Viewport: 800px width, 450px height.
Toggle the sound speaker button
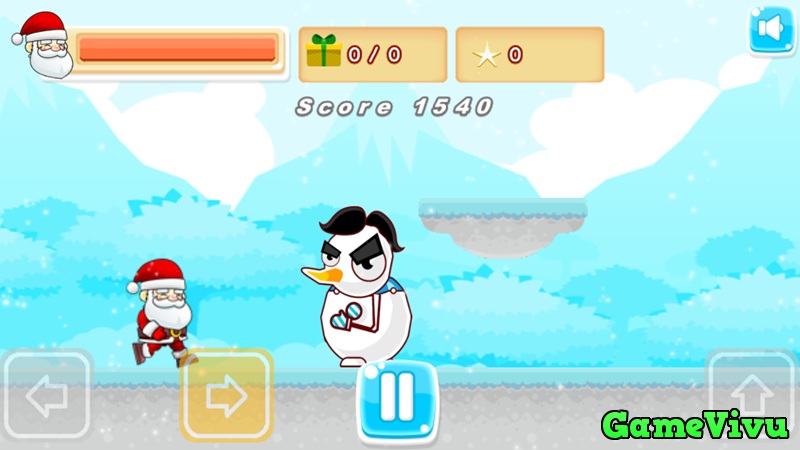click(x=771, y=30)
